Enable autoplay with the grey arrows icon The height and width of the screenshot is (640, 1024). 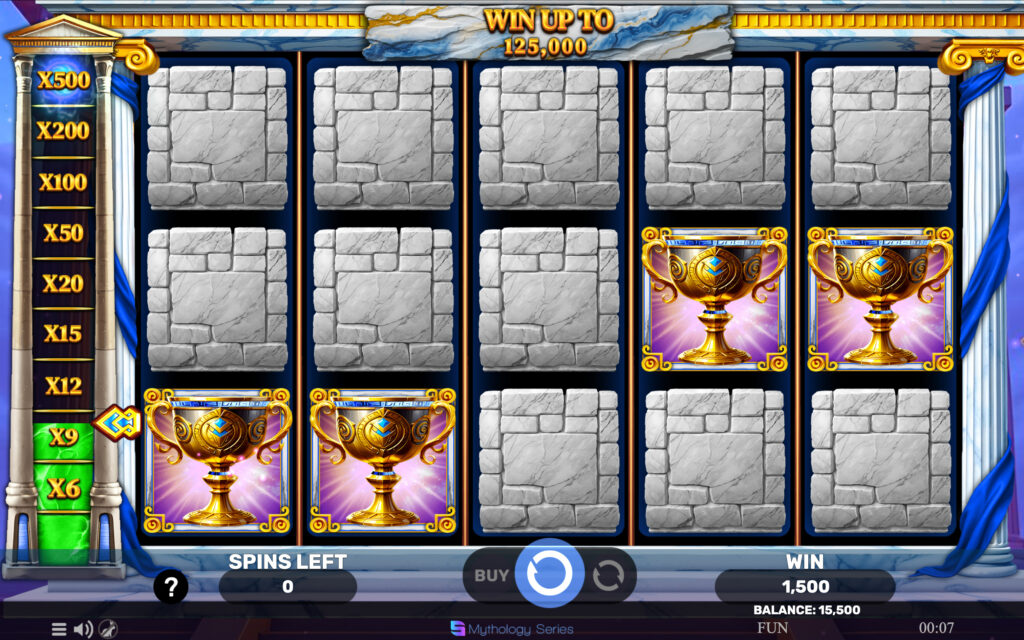(x=607, y=575)
